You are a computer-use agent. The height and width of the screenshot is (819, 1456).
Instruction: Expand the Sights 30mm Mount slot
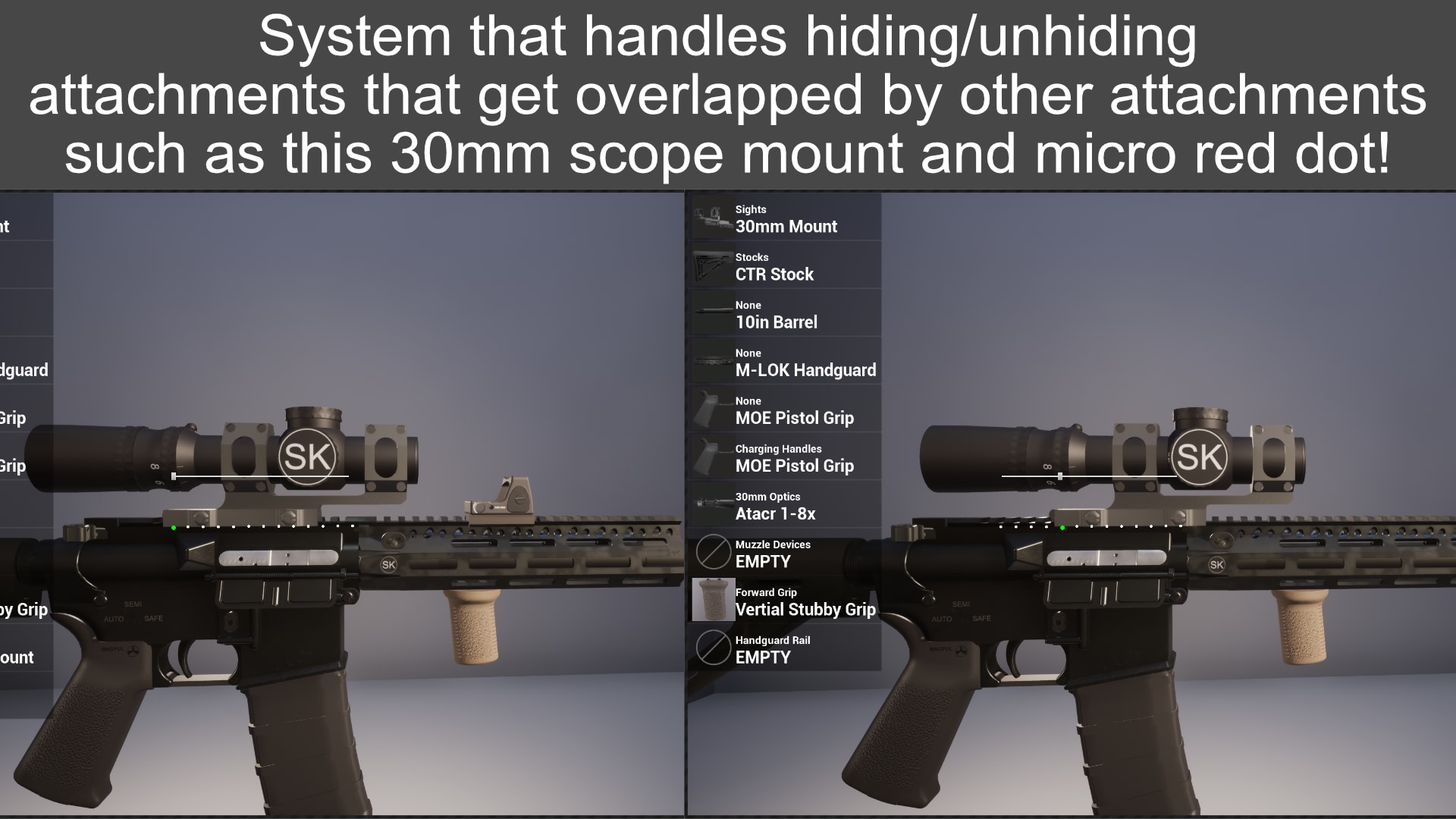coord(786,220)
